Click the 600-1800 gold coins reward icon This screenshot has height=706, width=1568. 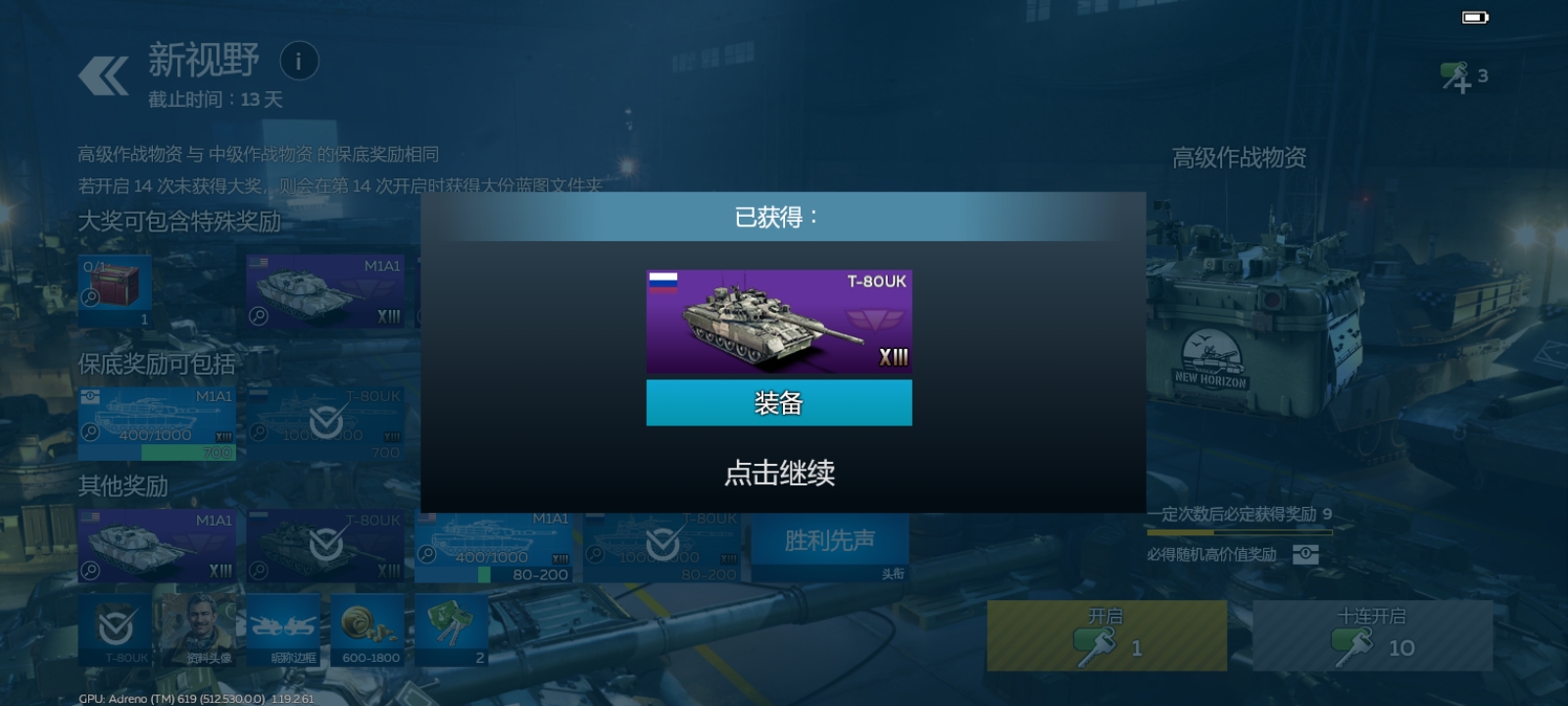point(368,628)
